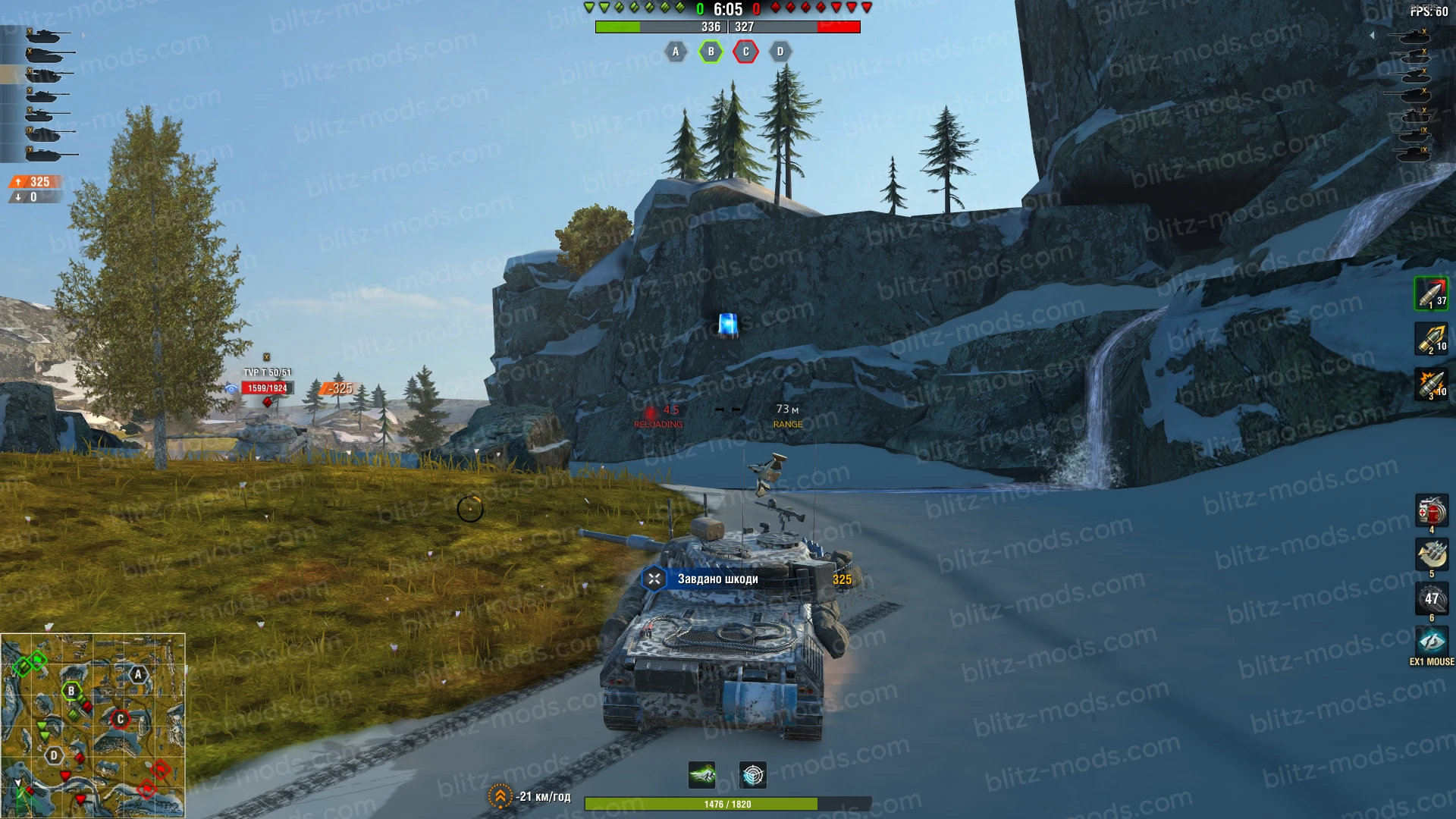The height and width of the screenshot is (819, 1456).
Task: Use the repair and first aid kit consumable
Action: (x=1431, y=511)
